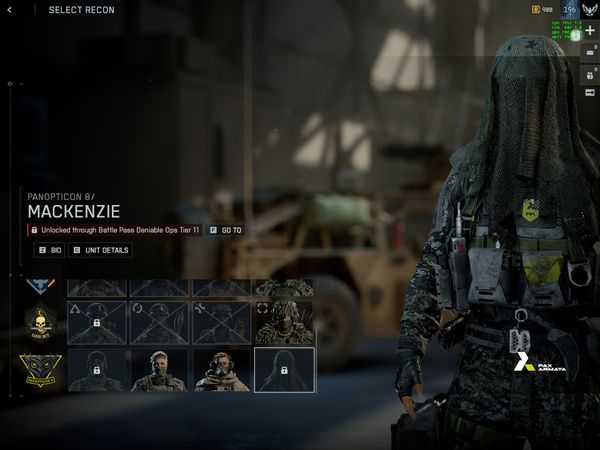Go back using the arrow beside Select Recon
Image resolution: width=600 pixels, height=450 pixels.
point(10,10)
